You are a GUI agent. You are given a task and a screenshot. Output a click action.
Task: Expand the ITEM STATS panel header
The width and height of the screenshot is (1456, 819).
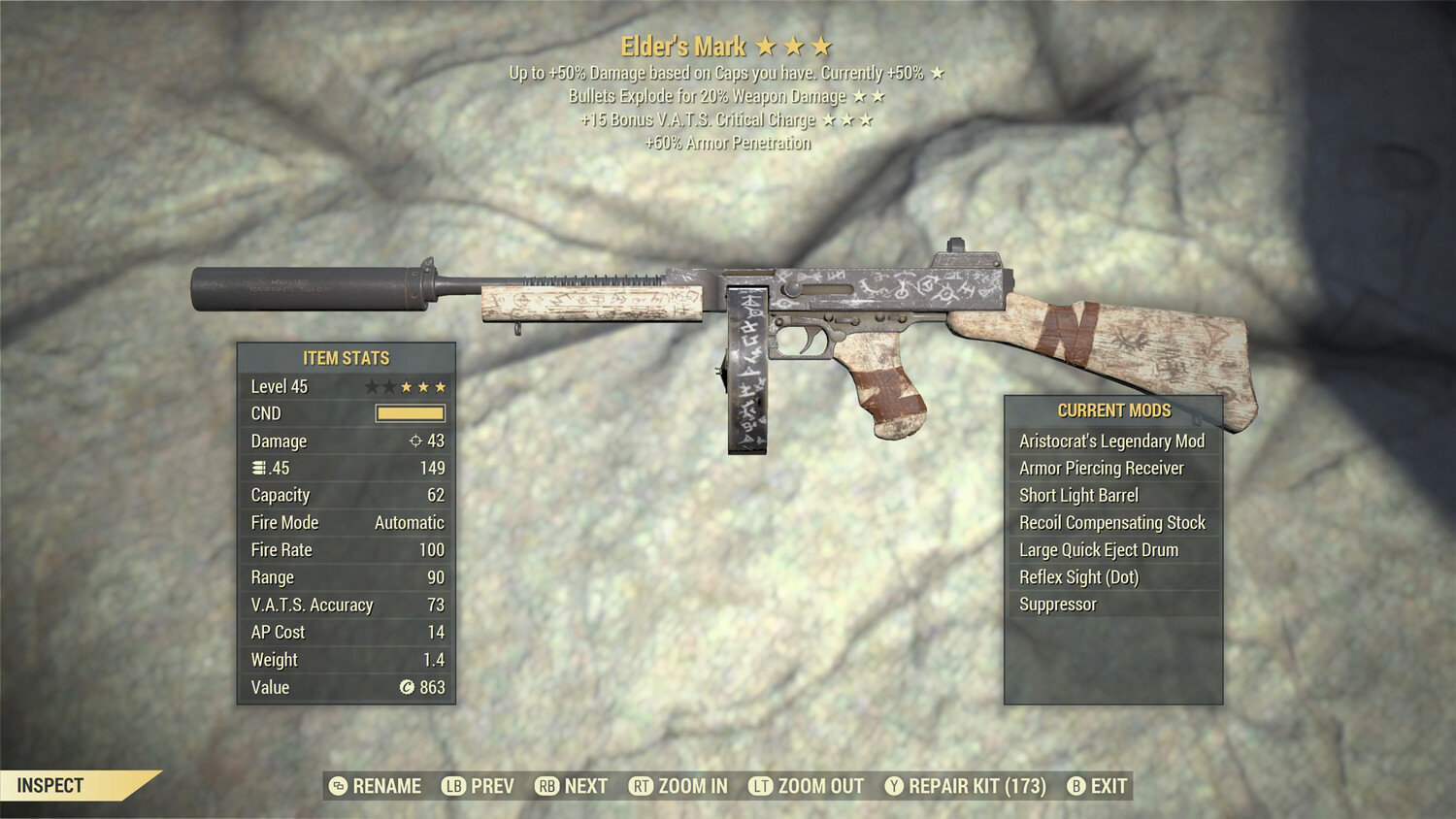coord(345,357)
